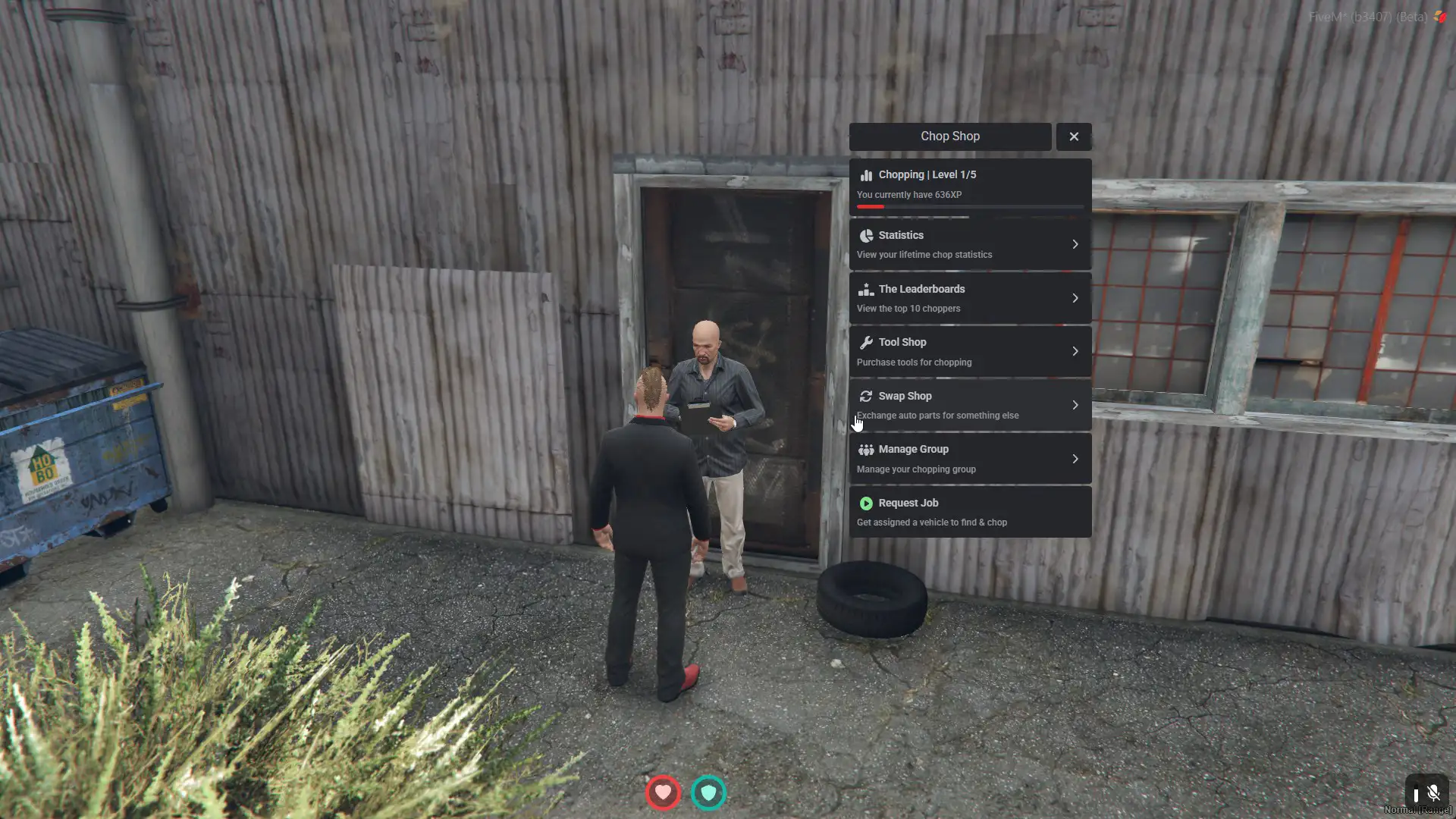Open the Tool Shop
This screenshot has width=1456, height=819.
pos(969,352)
